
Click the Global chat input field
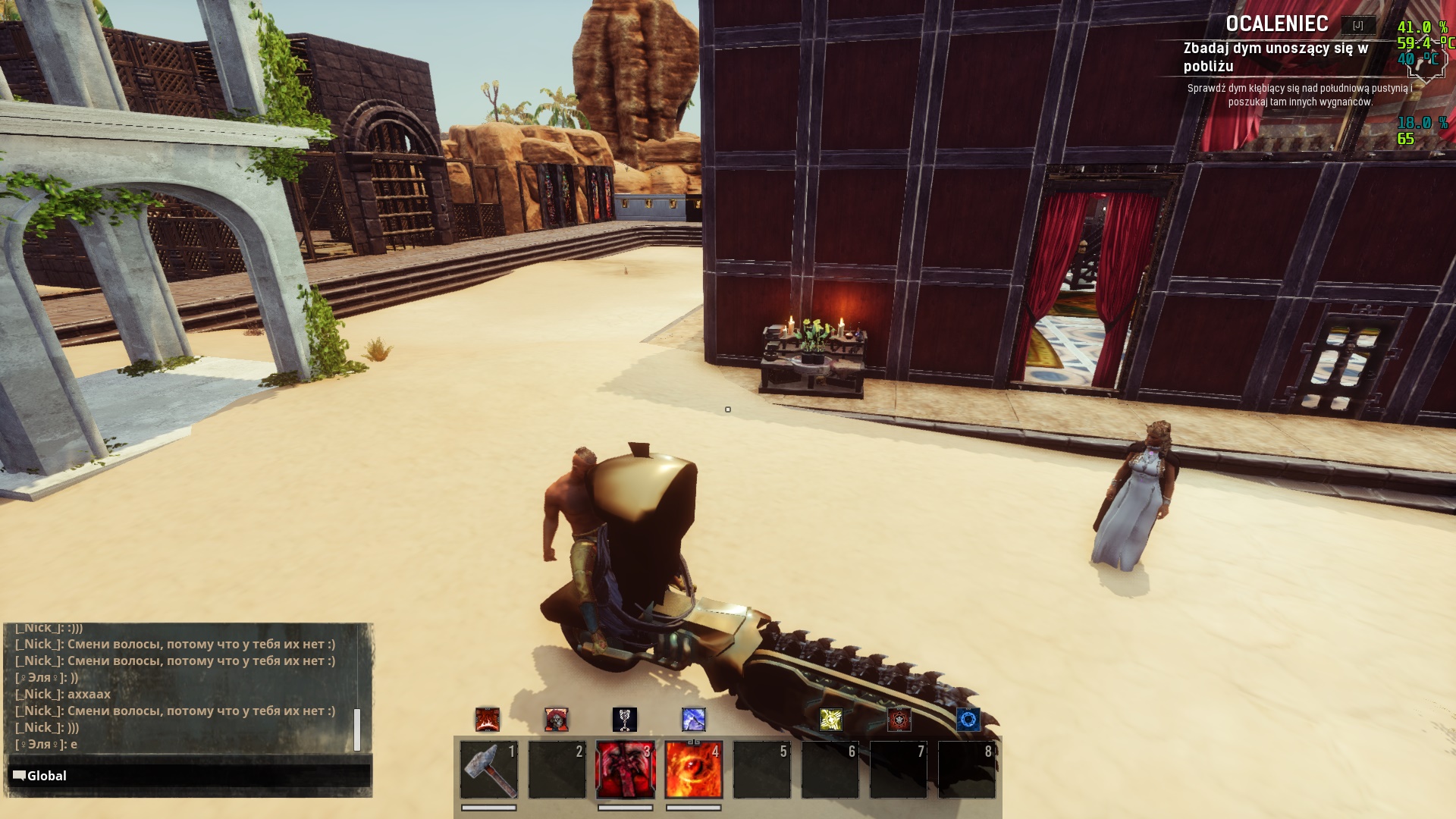click(x=190, y=776)
